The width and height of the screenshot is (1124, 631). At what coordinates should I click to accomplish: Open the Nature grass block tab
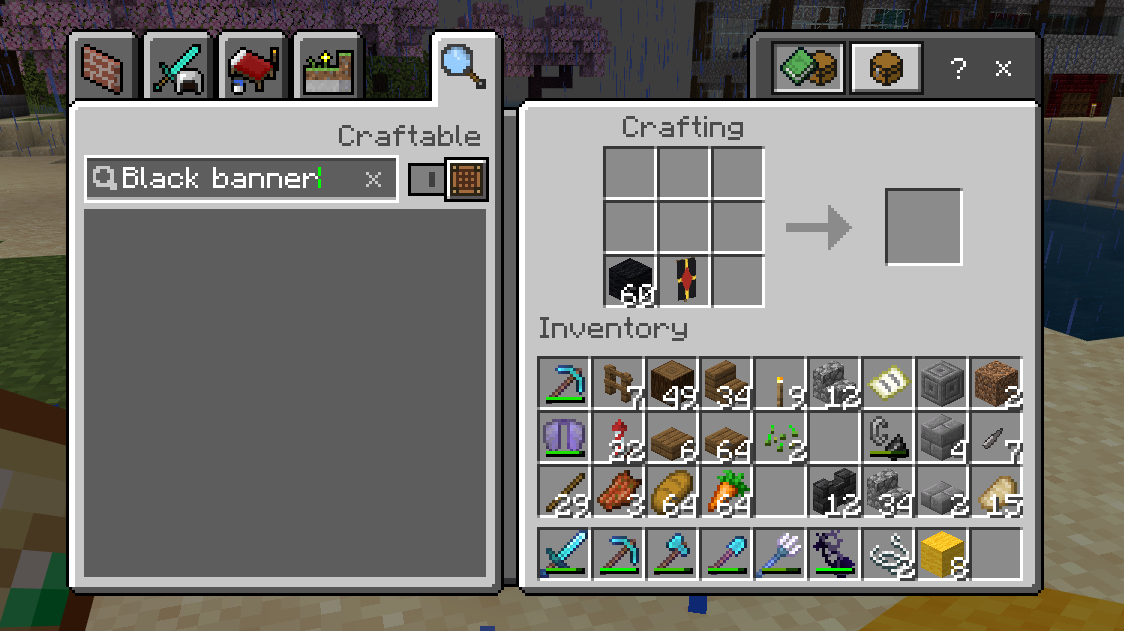coord(332,69)
